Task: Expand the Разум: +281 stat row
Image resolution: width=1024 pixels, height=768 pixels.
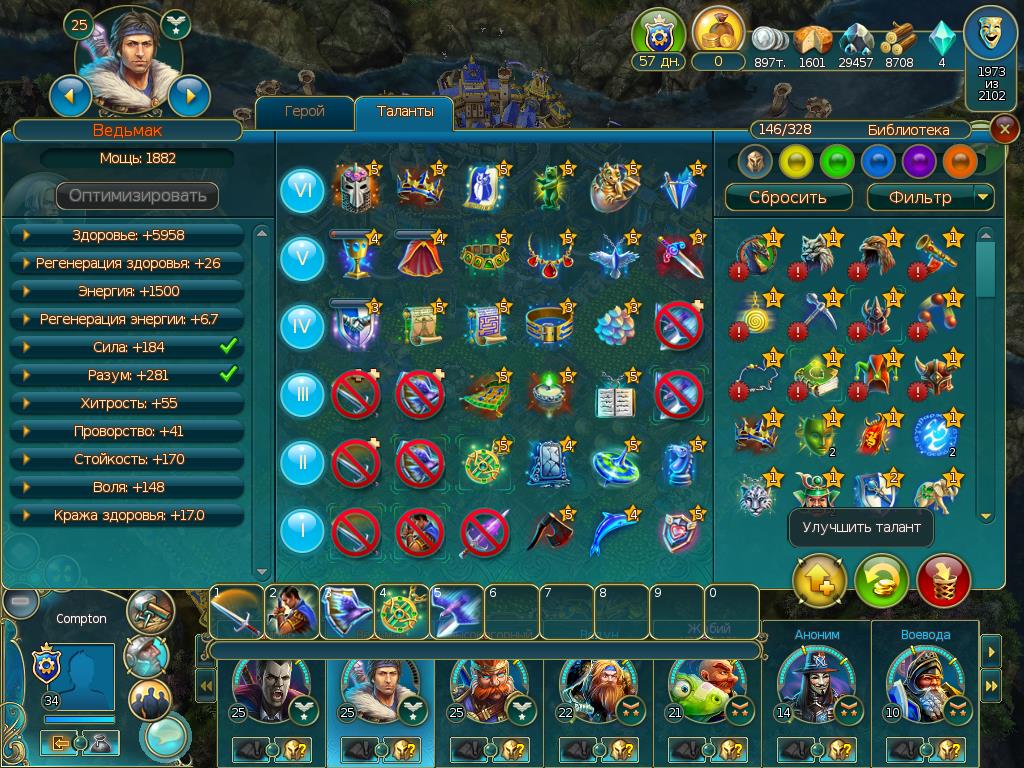Action: 128,375
